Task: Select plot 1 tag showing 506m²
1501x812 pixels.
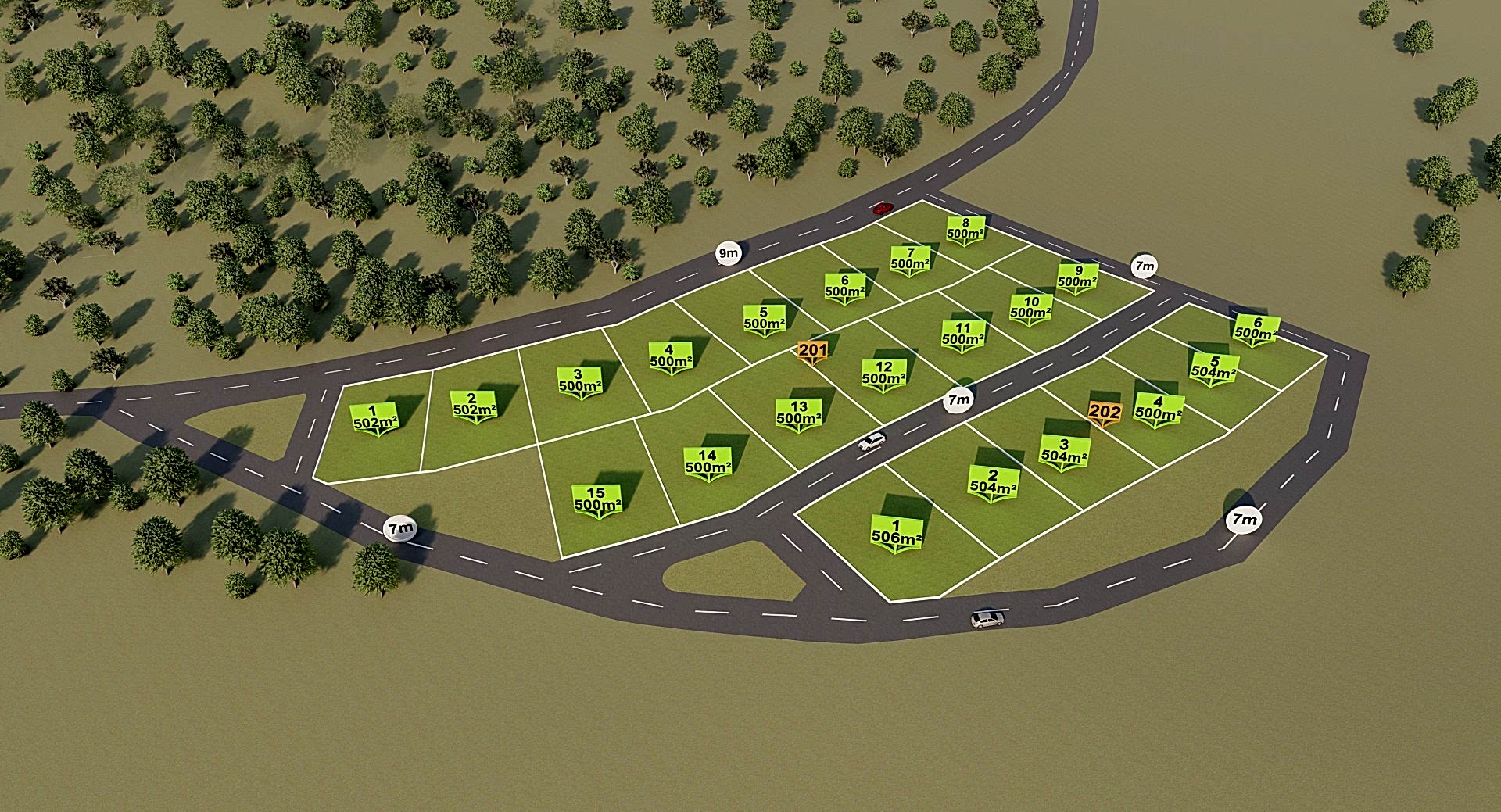Action: pos(896,533)
